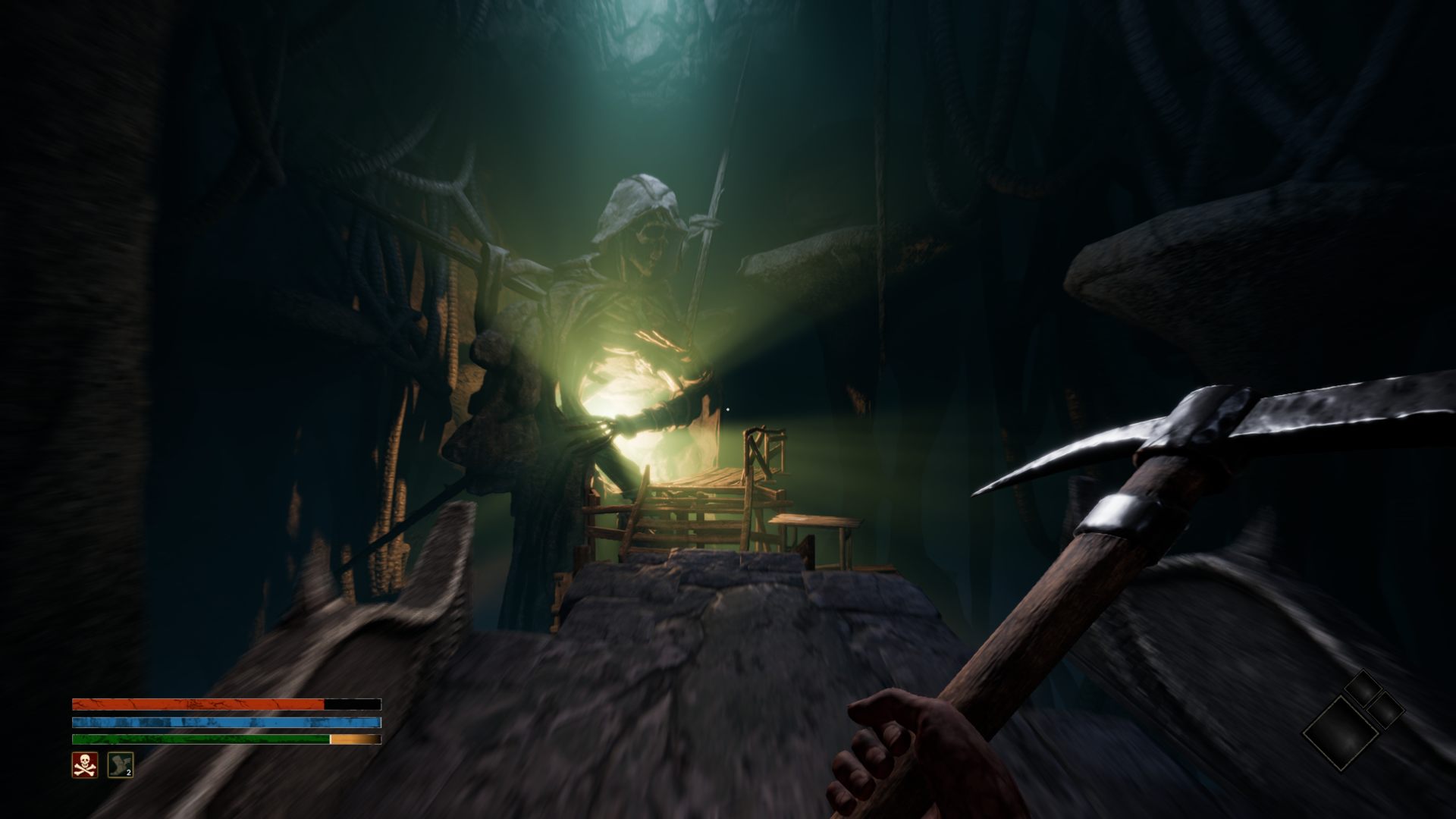1456x819 pixels.
Task: Select the winged boot buff icon
Action: pyautogui.click(x=120, y=765)
